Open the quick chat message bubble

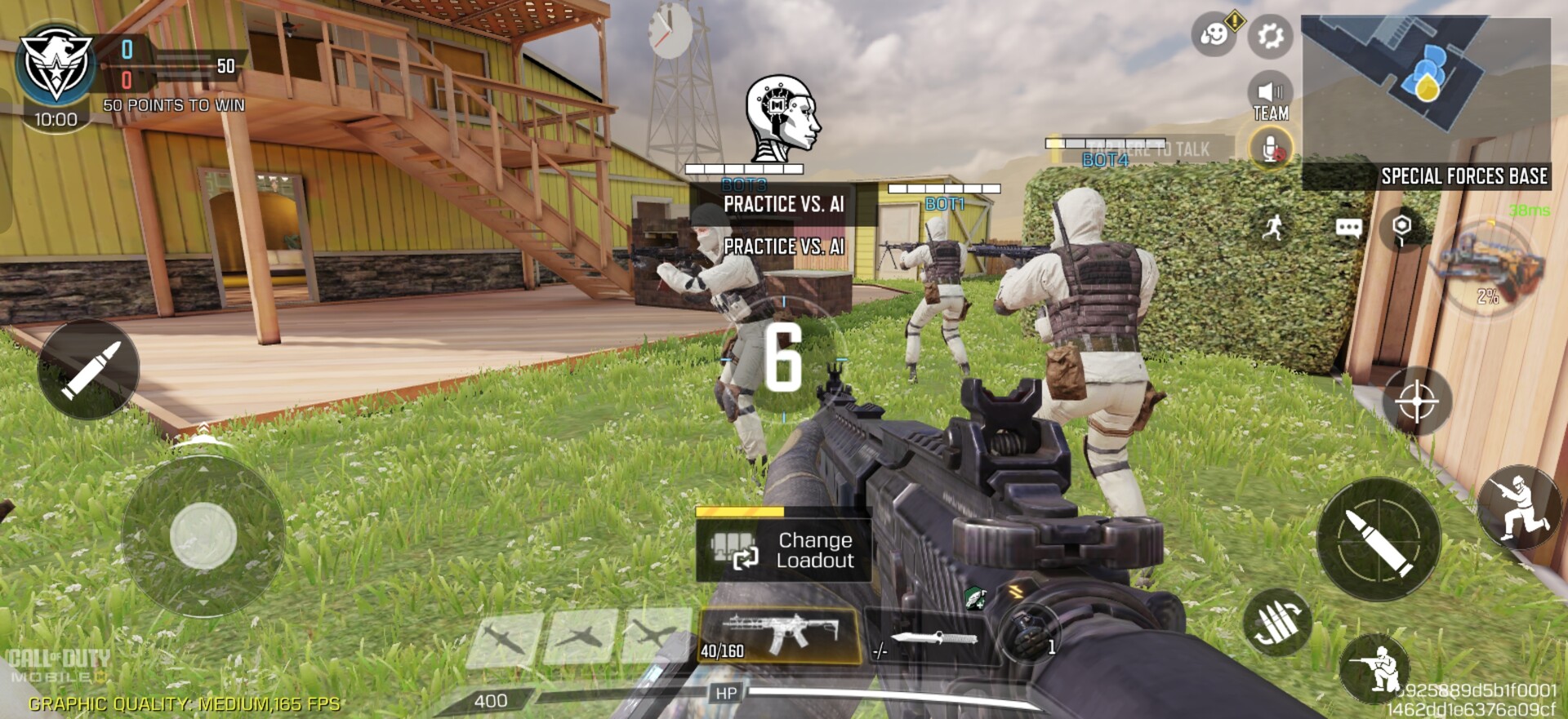click(1348, 228)
